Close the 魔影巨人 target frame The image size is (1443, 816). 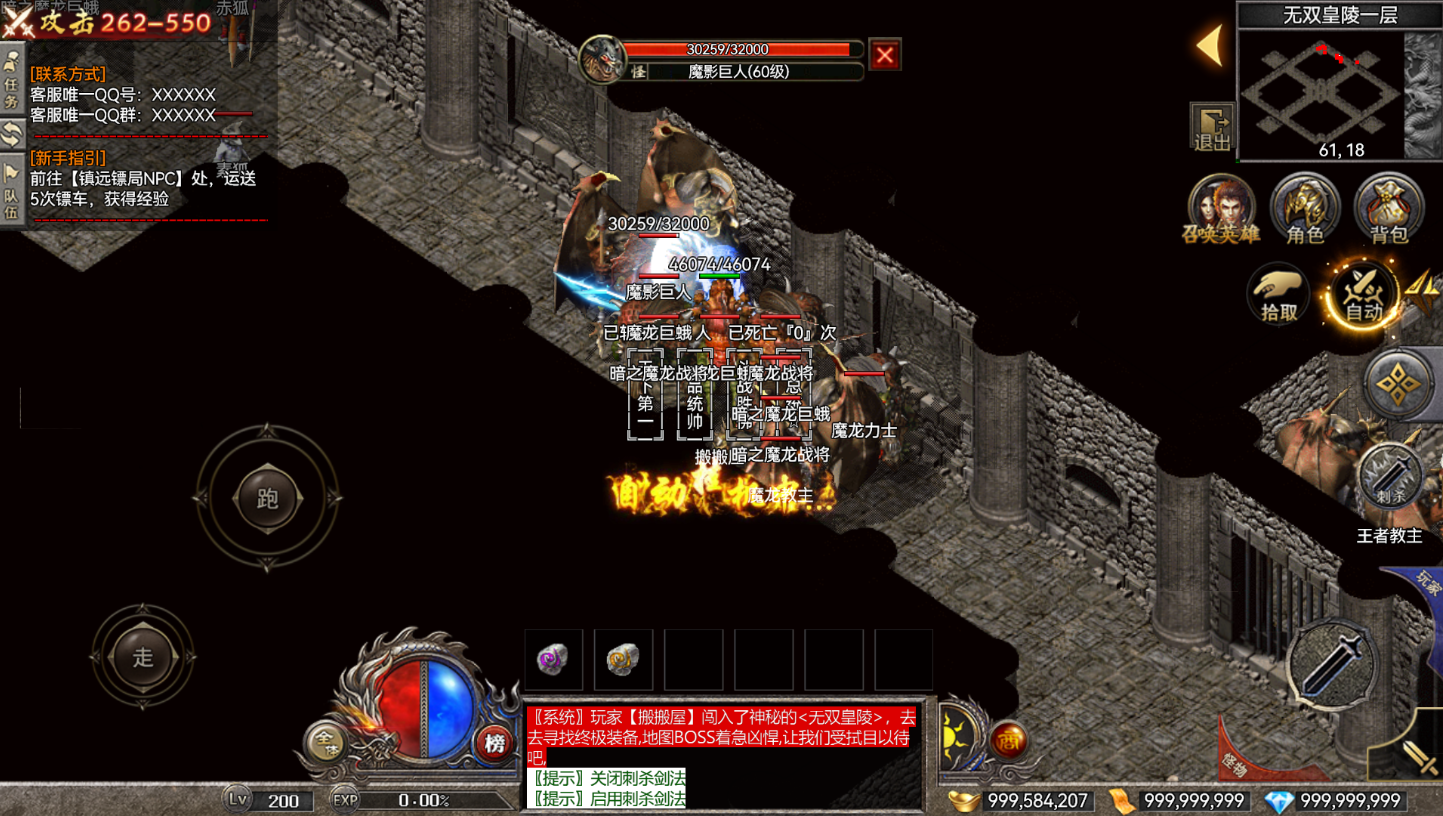click(884, 55)
